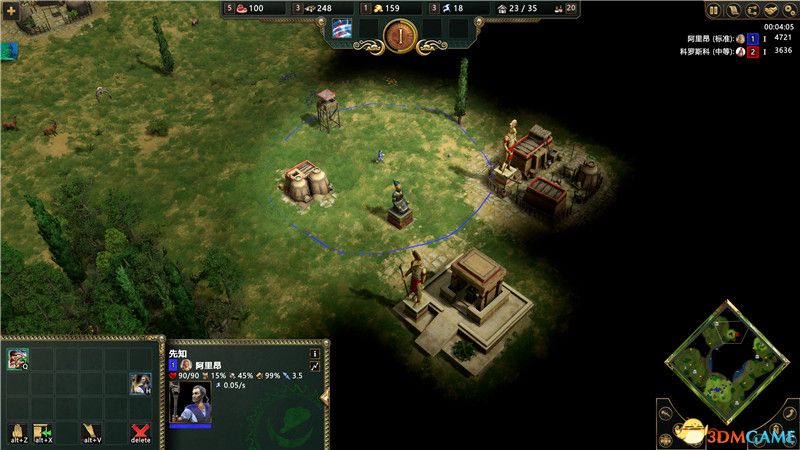Click the alt+X green arrows command

(x=42, y=433)
